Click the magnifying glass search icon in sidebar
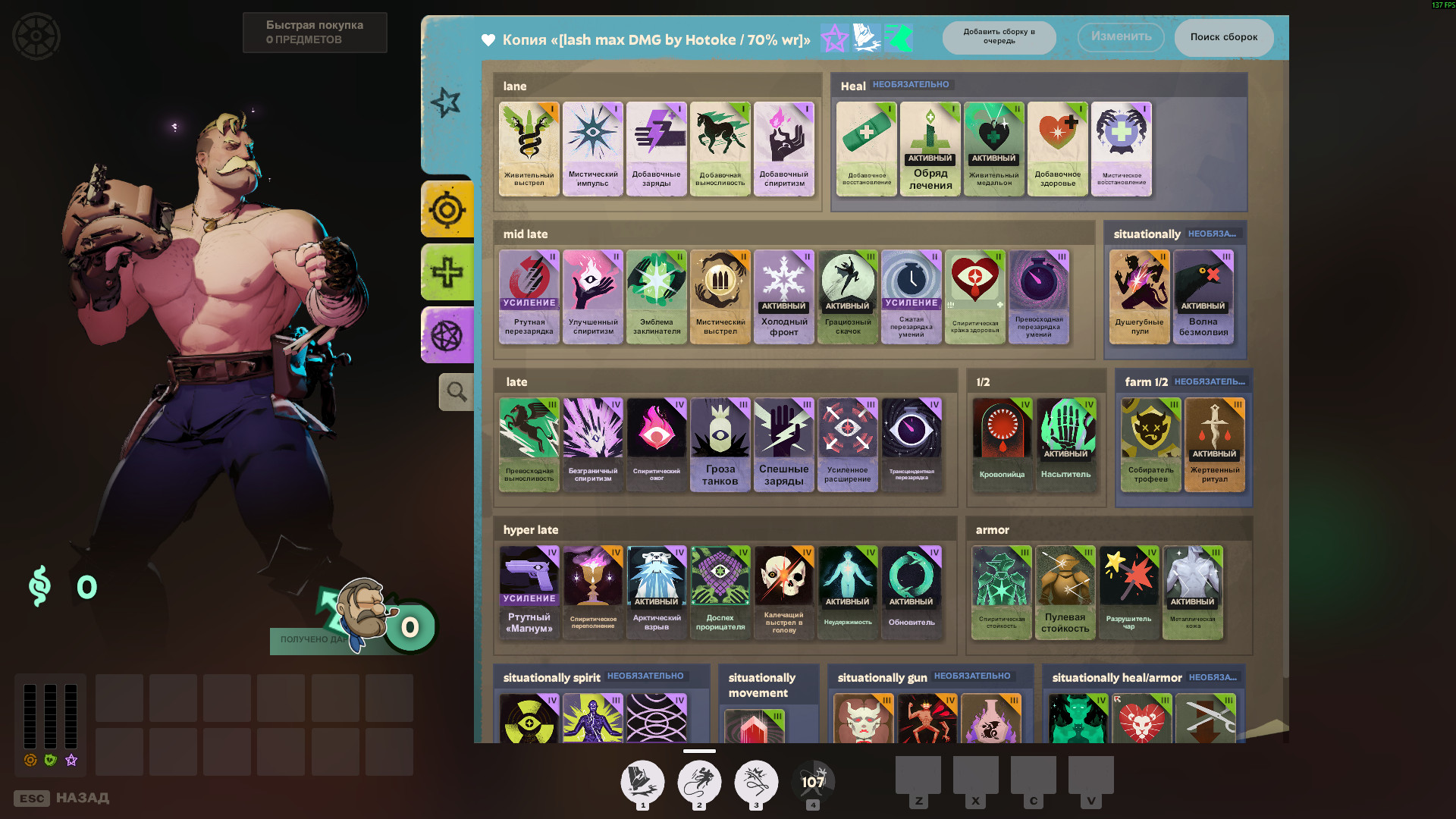 (x=455, y=391)
